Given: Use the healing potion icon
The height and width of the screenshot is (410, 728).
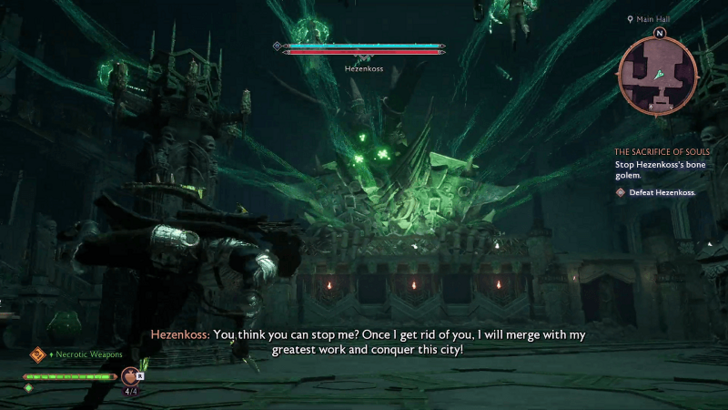Looking at the screenshot, I should tap(129, 377).
